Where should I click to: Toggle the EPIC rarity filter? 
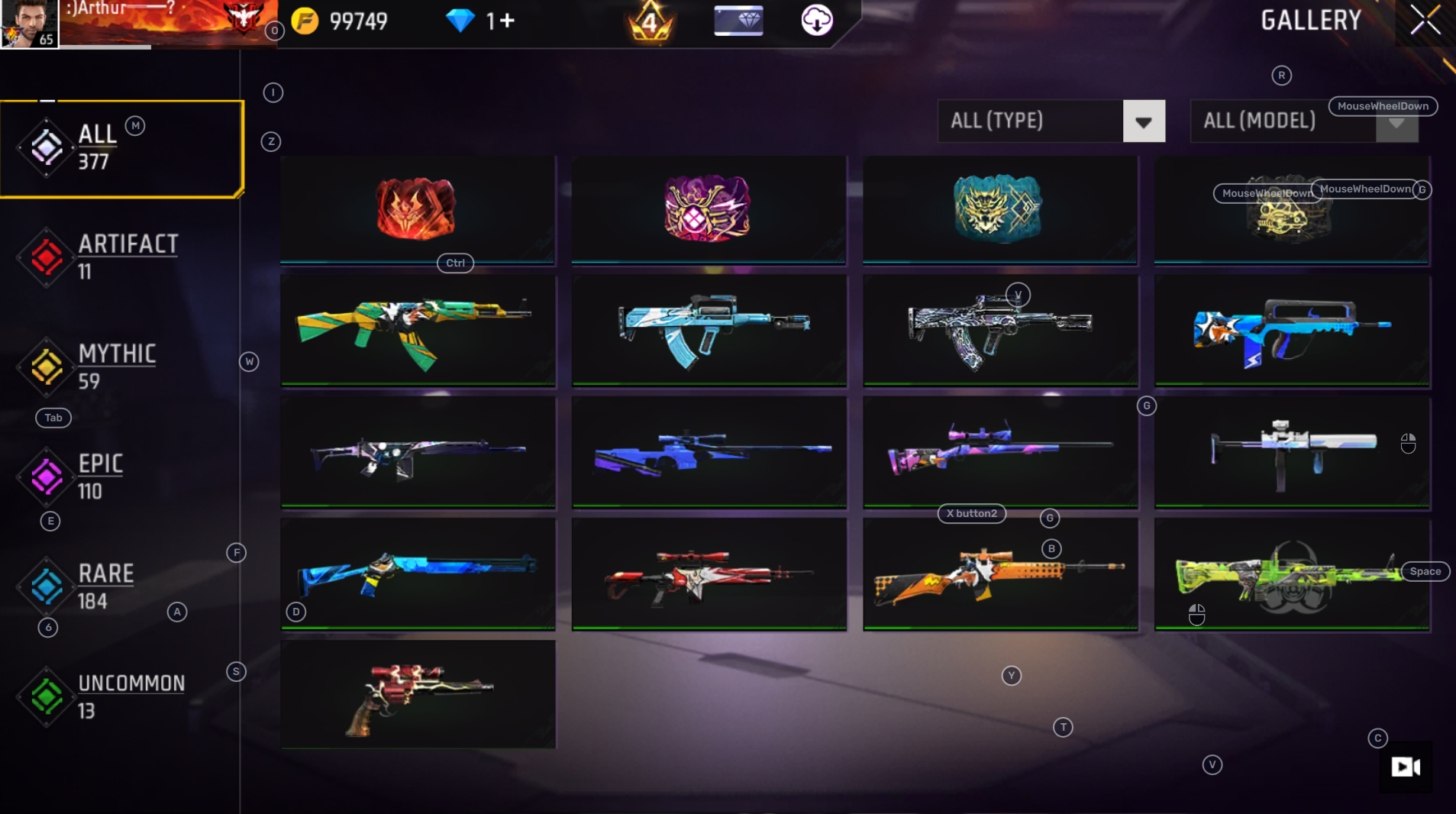coord(46,477)
